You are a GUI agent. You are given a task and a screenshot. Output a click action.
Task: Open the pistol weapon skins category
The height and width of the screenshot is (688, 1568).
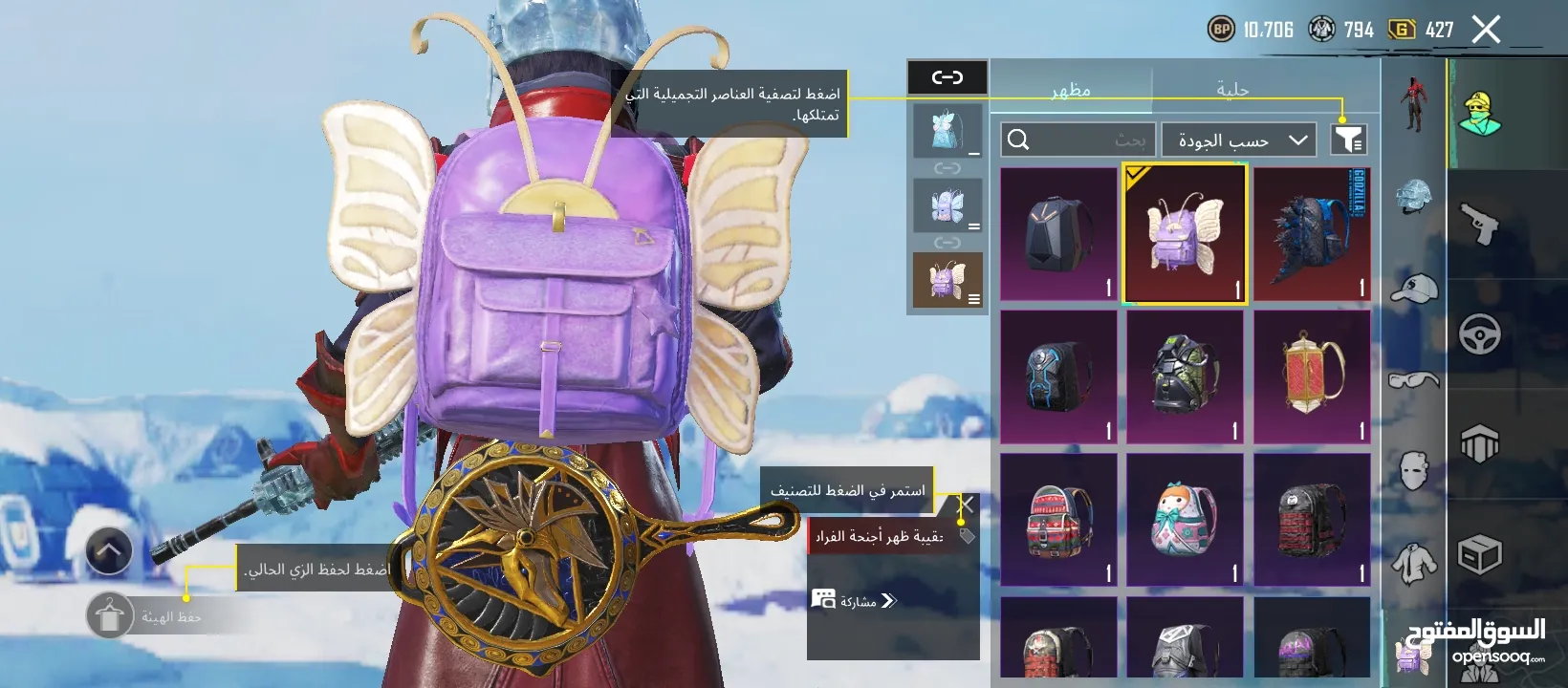(1479, 225)
